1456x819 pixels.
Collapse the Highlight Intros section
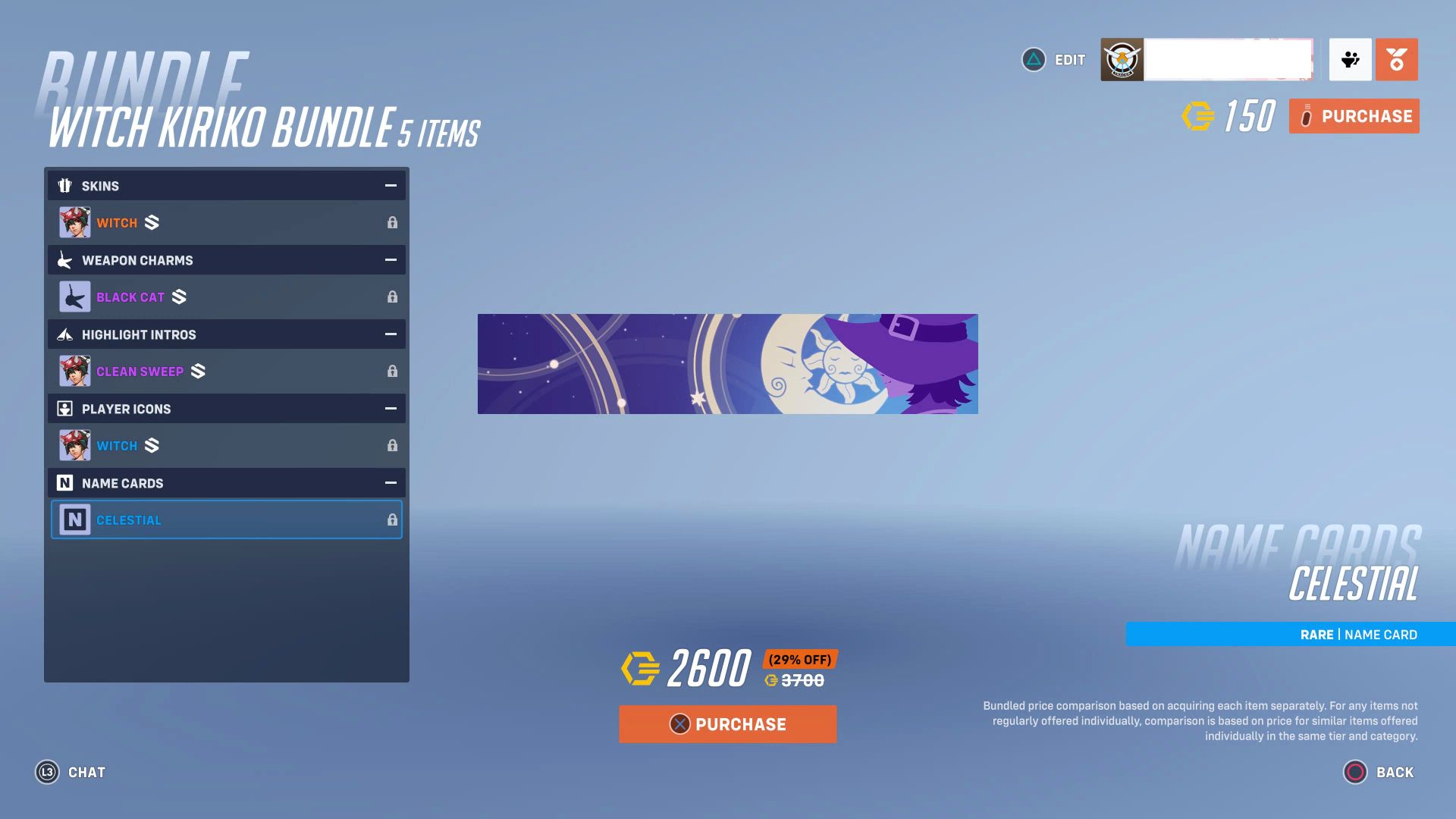(391, 334)
